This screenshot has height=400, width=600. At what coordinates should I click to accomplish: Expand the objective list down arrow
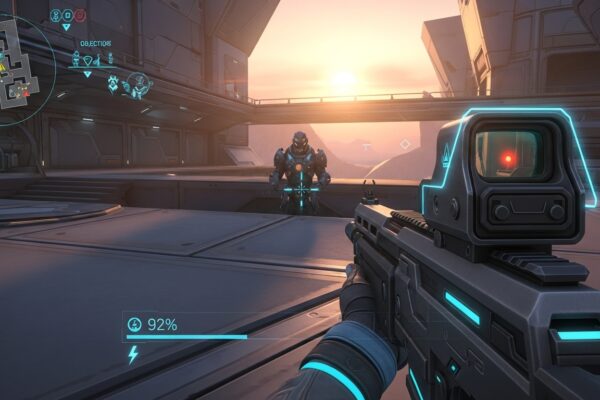pos(87,74)
